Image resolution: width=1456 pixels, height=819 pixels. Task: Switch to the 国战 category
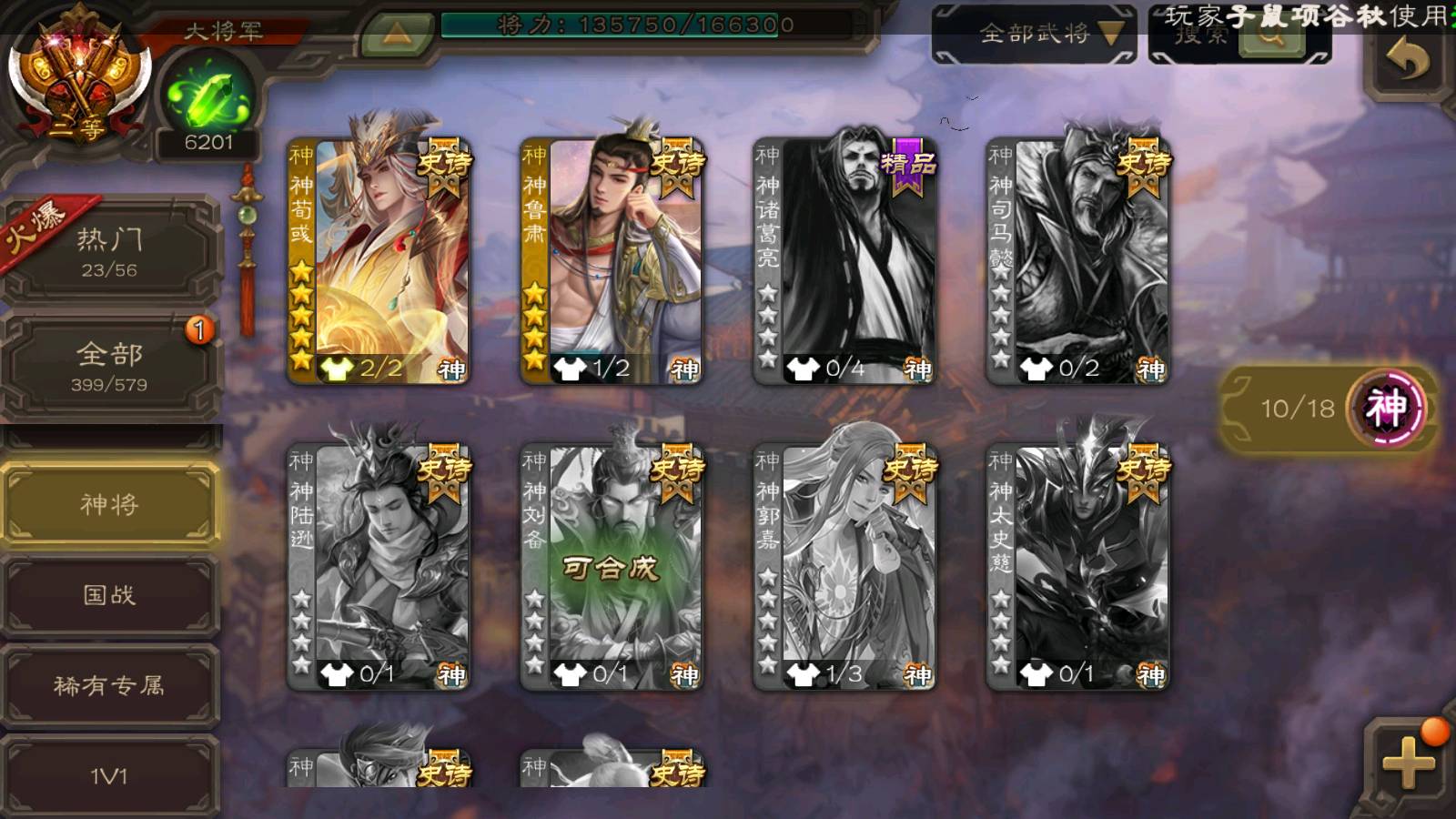pyautogui.click(x=109, y=595)
